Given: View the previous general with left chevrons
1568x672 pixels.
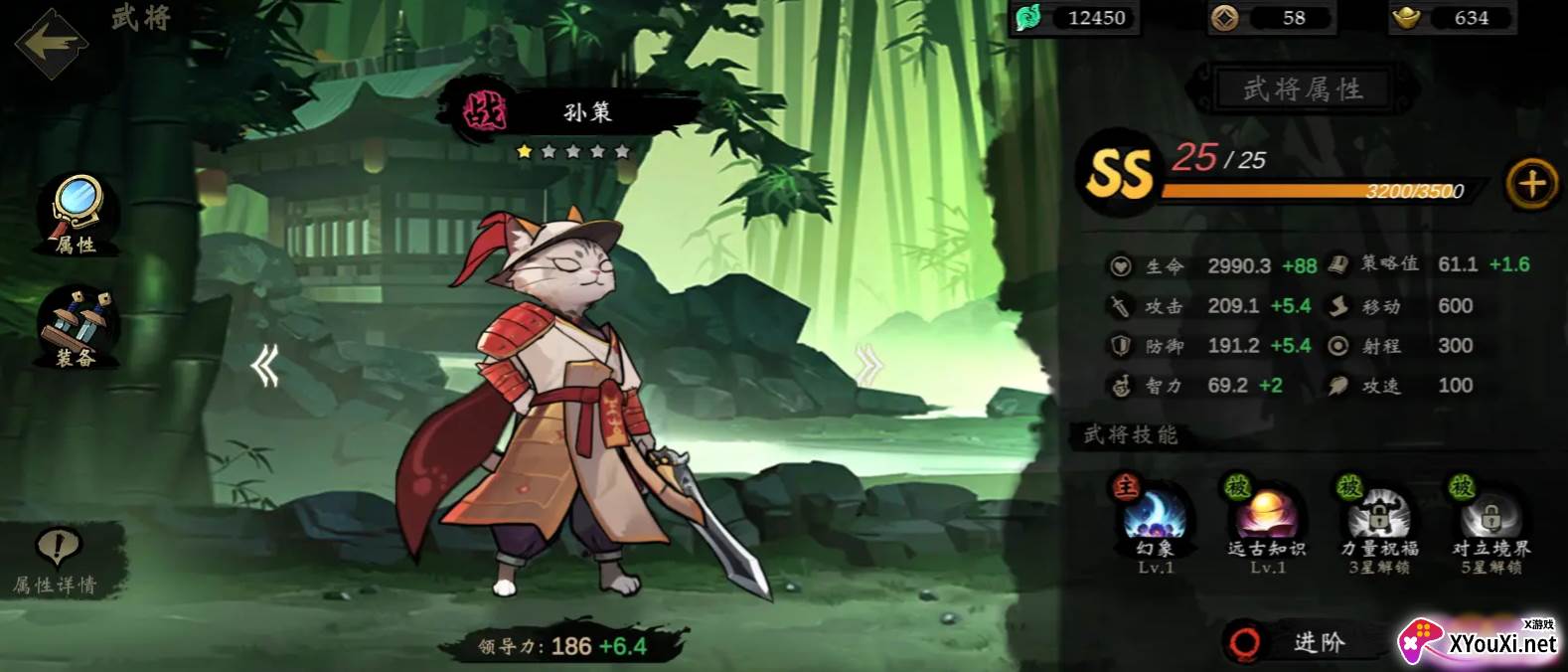Looking at the screenshot, I should point(264,367).
